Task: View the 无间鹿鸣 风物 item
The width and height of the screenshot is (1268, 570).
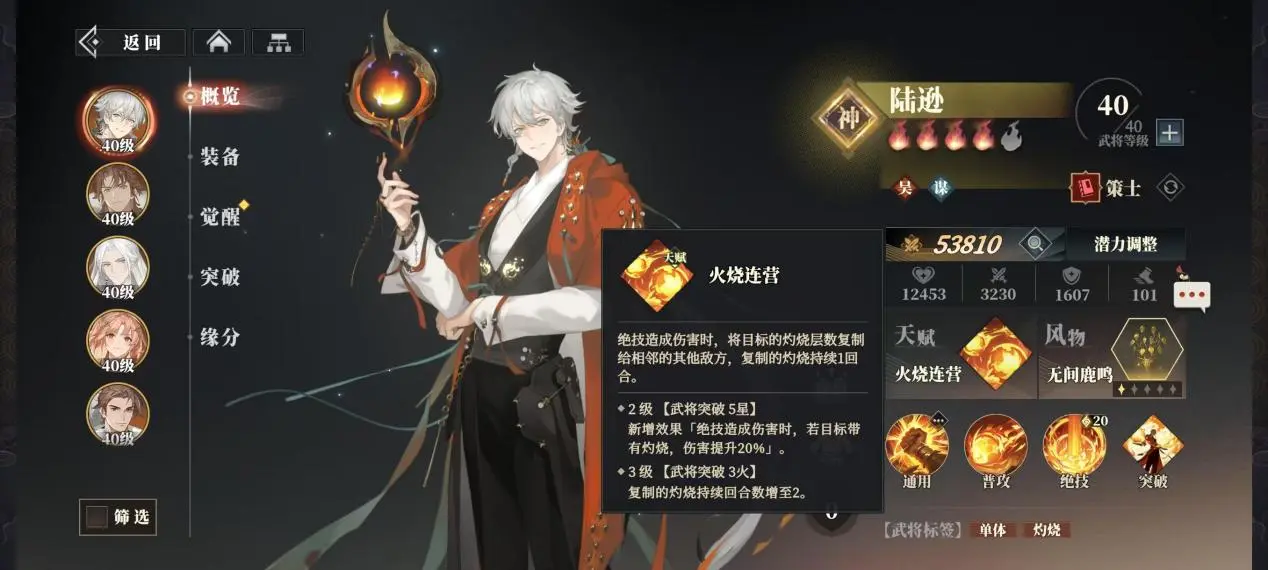Action: pos(1147,356)
